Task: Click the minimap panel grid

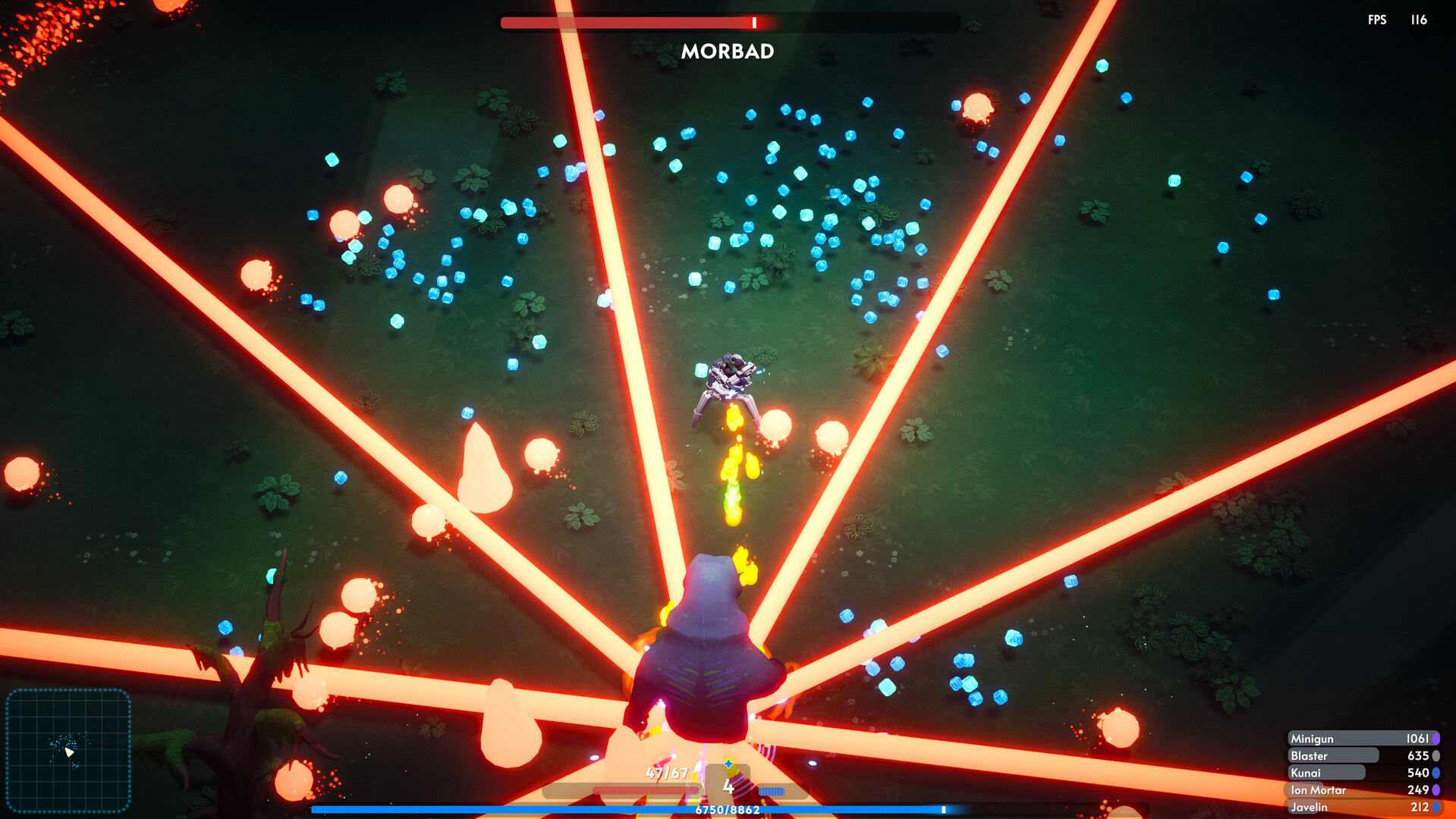Action: coord(70,751)
